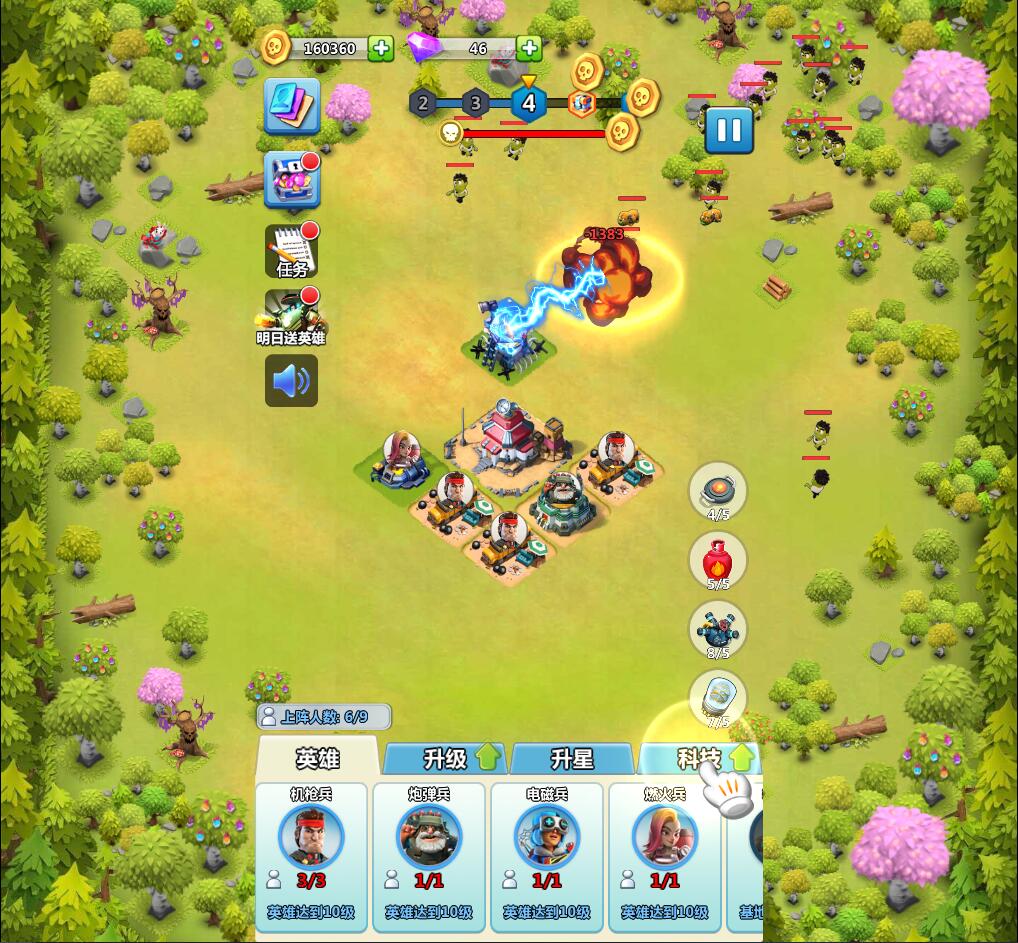This screenshot has width=1018, height=943.
Task: Buy more purple gems via plus button
Action: (529, 48)
